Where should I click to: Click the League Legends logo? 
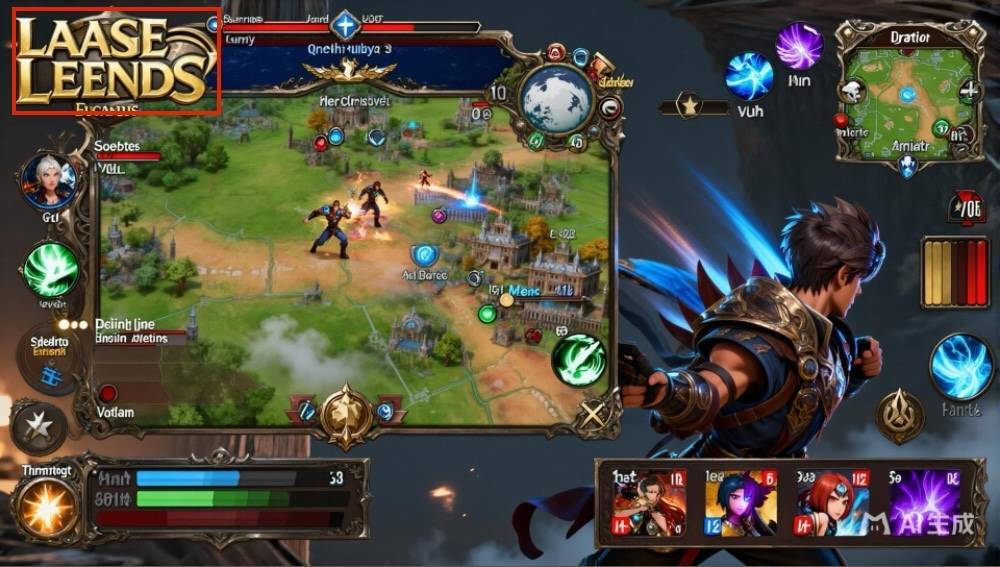point(115,62)
